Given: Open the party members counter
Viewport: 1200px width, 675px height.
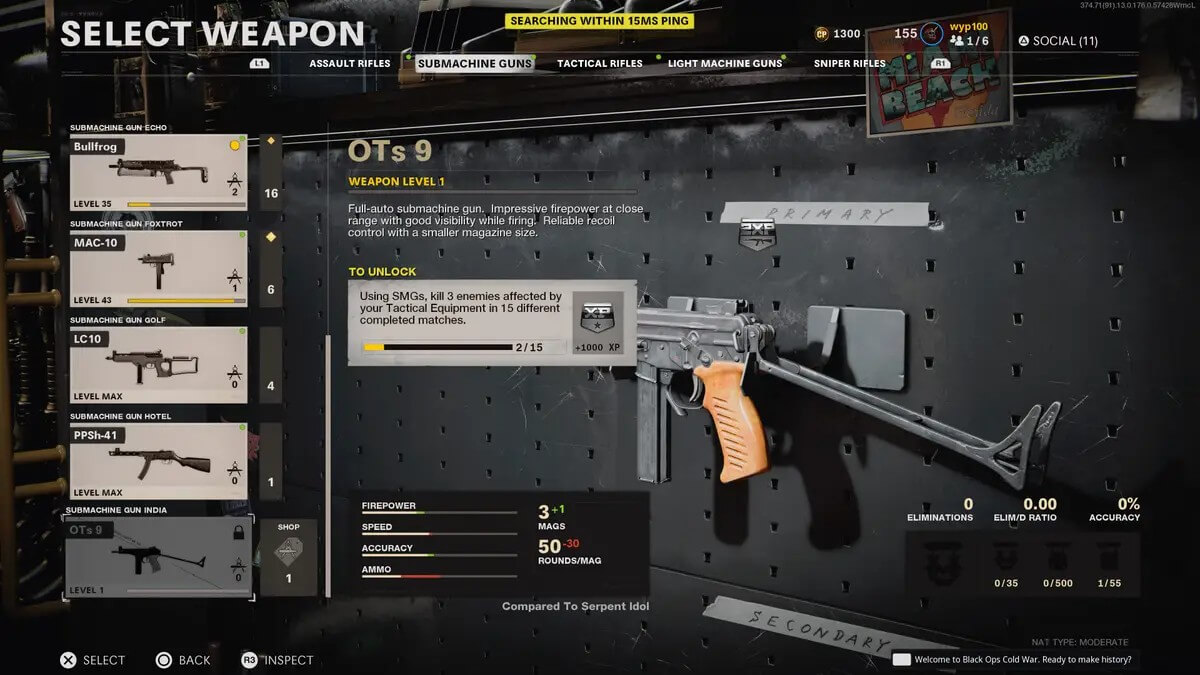Looking at the screenshot, I should [x=970, y=41].
